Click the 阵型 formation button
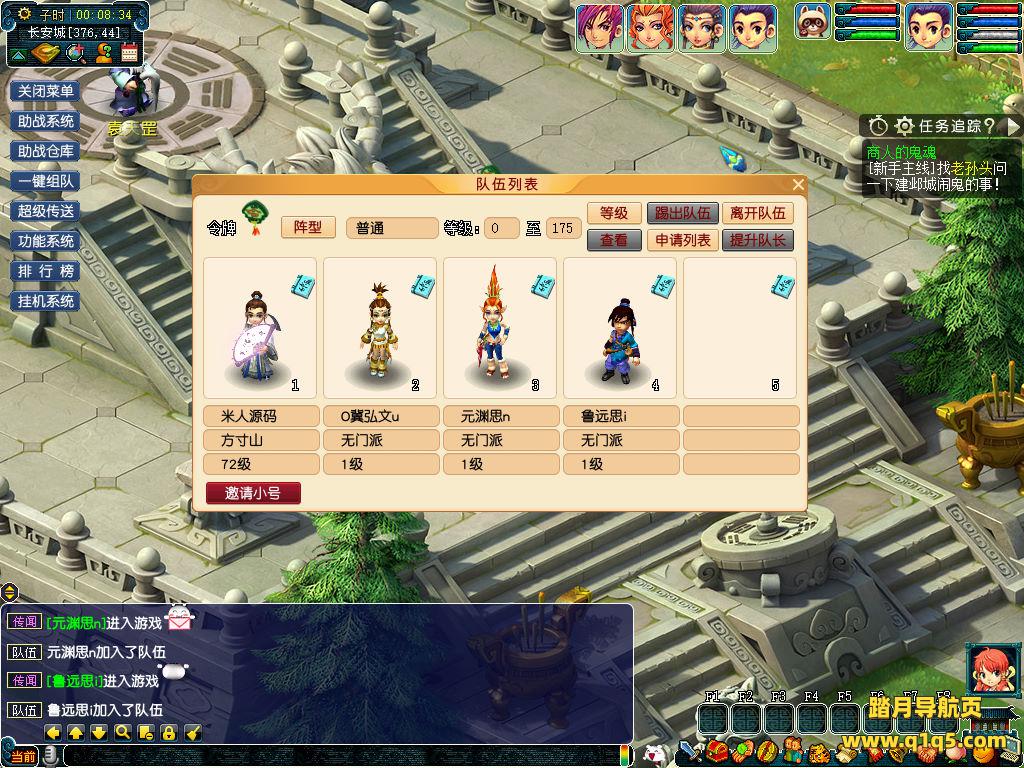The height and width of the screenshot is (768, 1024). [308, 227]
